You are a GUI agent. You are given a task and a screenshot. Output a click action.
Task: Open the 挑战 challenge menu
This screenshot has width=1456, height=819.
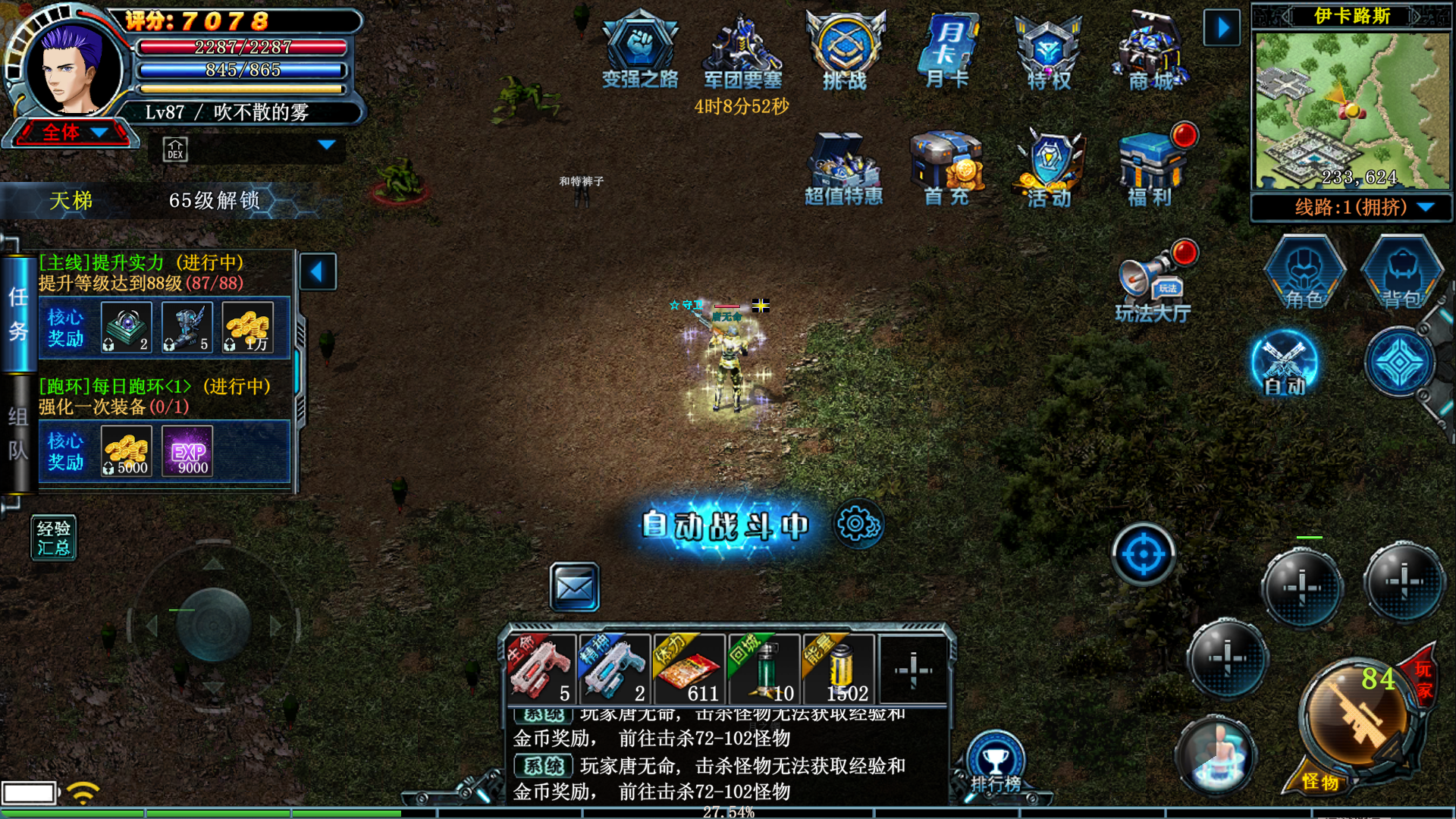tap(845, 50)
